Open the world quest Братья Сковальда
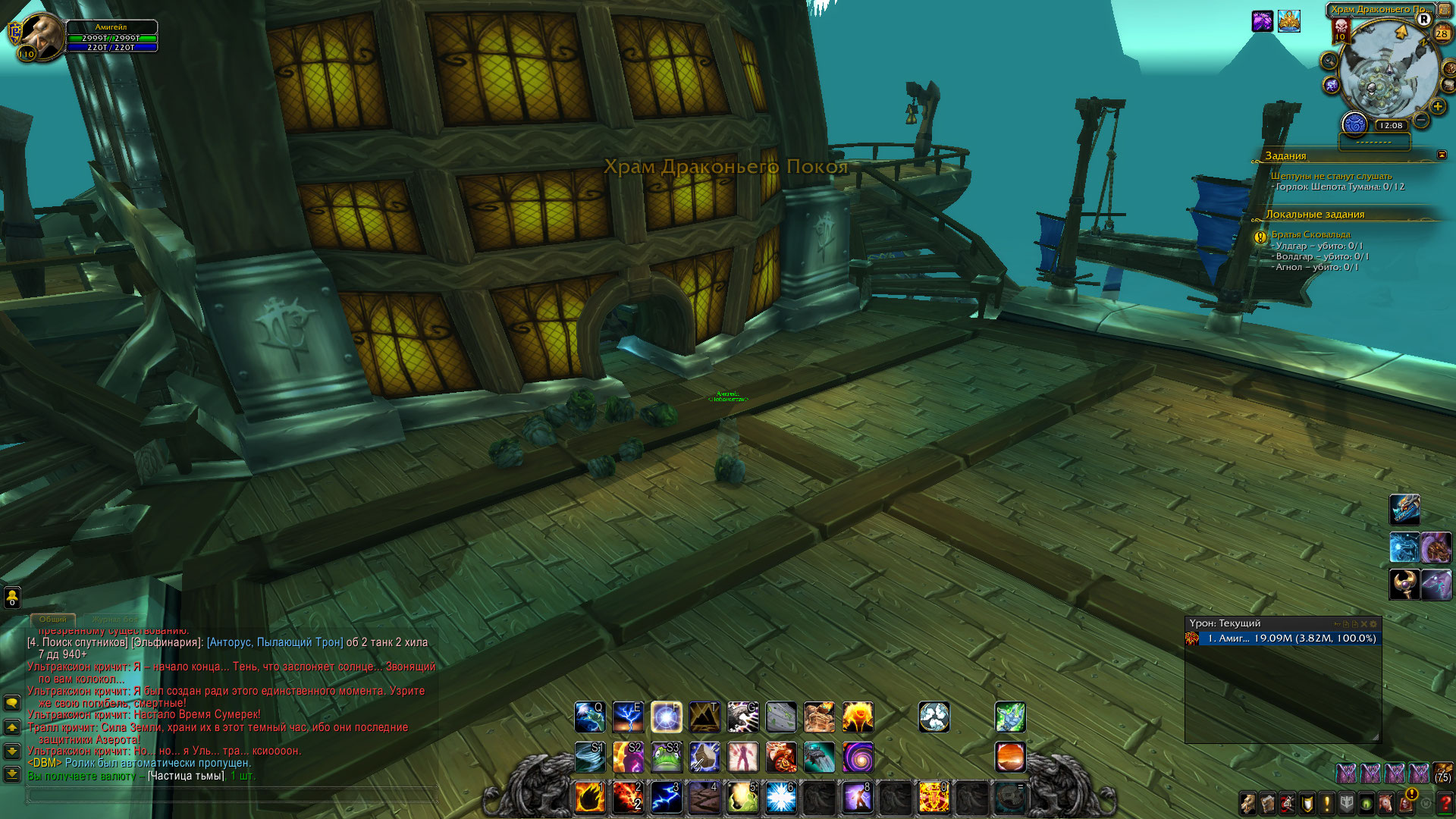Screen dimensions: 1456x819 coord(1310,234)
